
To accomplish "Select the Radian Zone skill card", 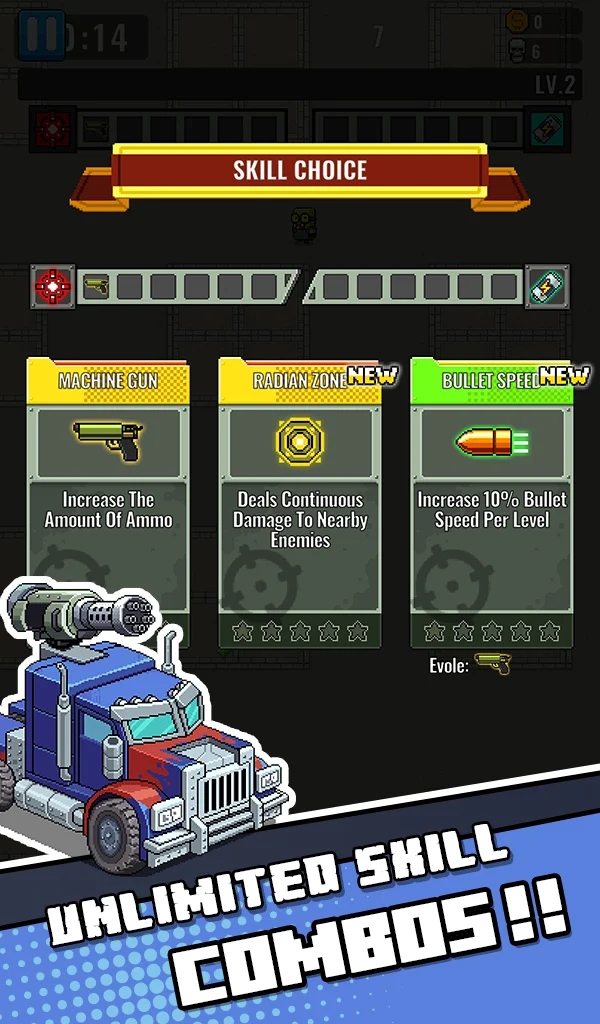I will click(x=300, y=500).
